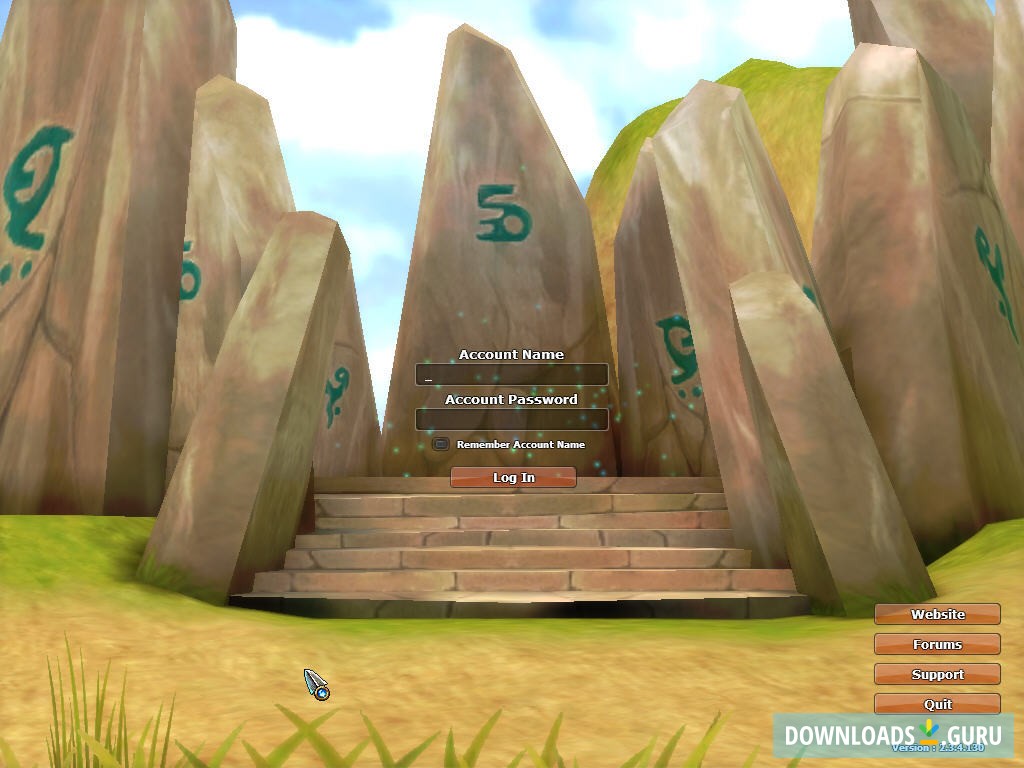Focus the Account Password field
The height and width of the screenshot is (768, 1024).
coord(511,419)
